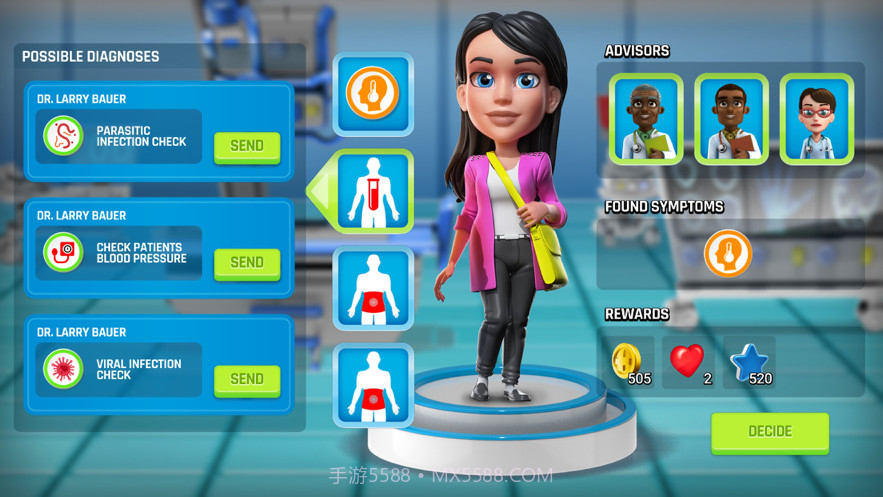Tap the blood pressure gauge icon
The image size is (883, 497).
pos(64,252)
